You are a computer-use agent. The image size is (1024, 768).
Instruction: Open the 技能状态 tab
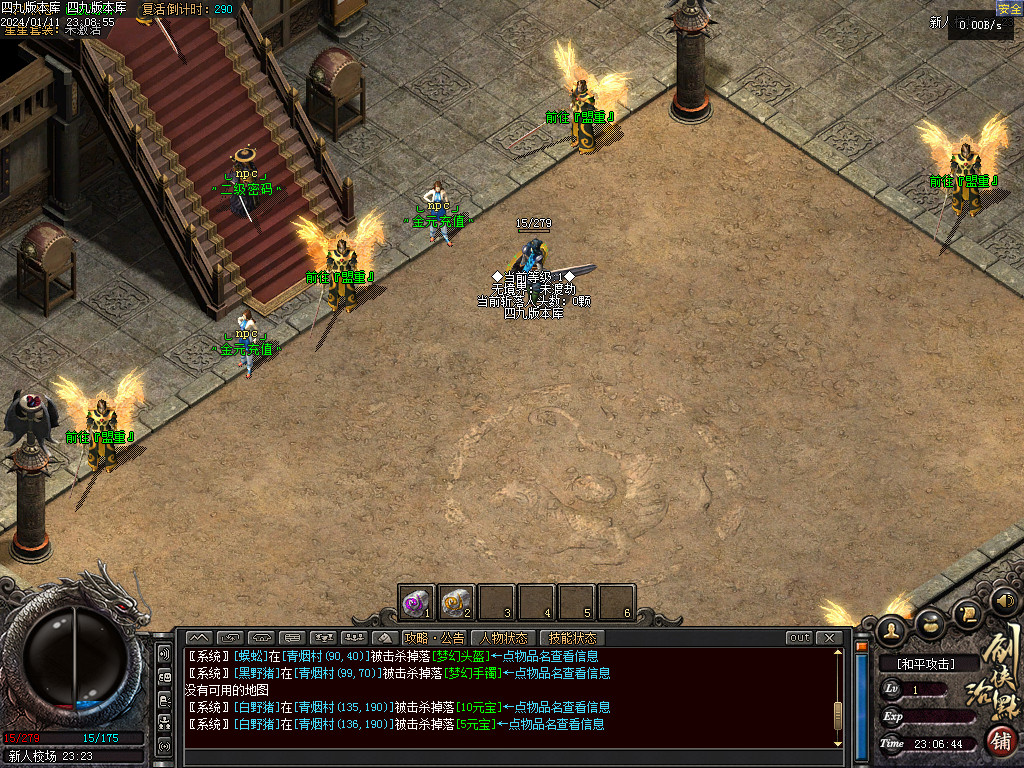pos(573,638)
